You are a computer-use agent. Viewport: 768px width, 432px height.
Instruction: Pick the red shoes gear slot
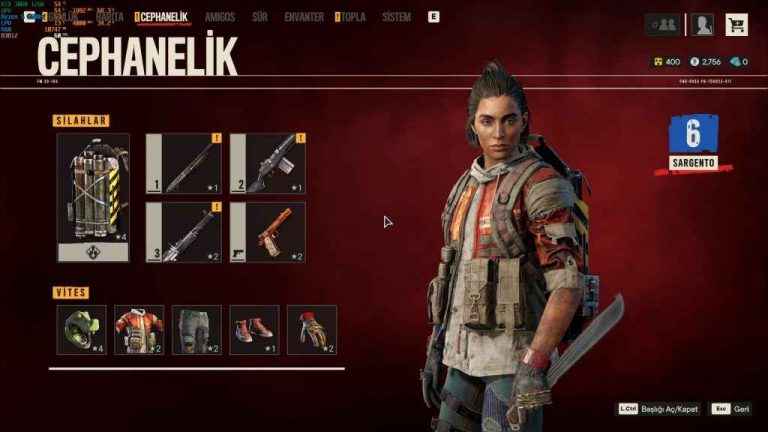(x=254, y=330)
